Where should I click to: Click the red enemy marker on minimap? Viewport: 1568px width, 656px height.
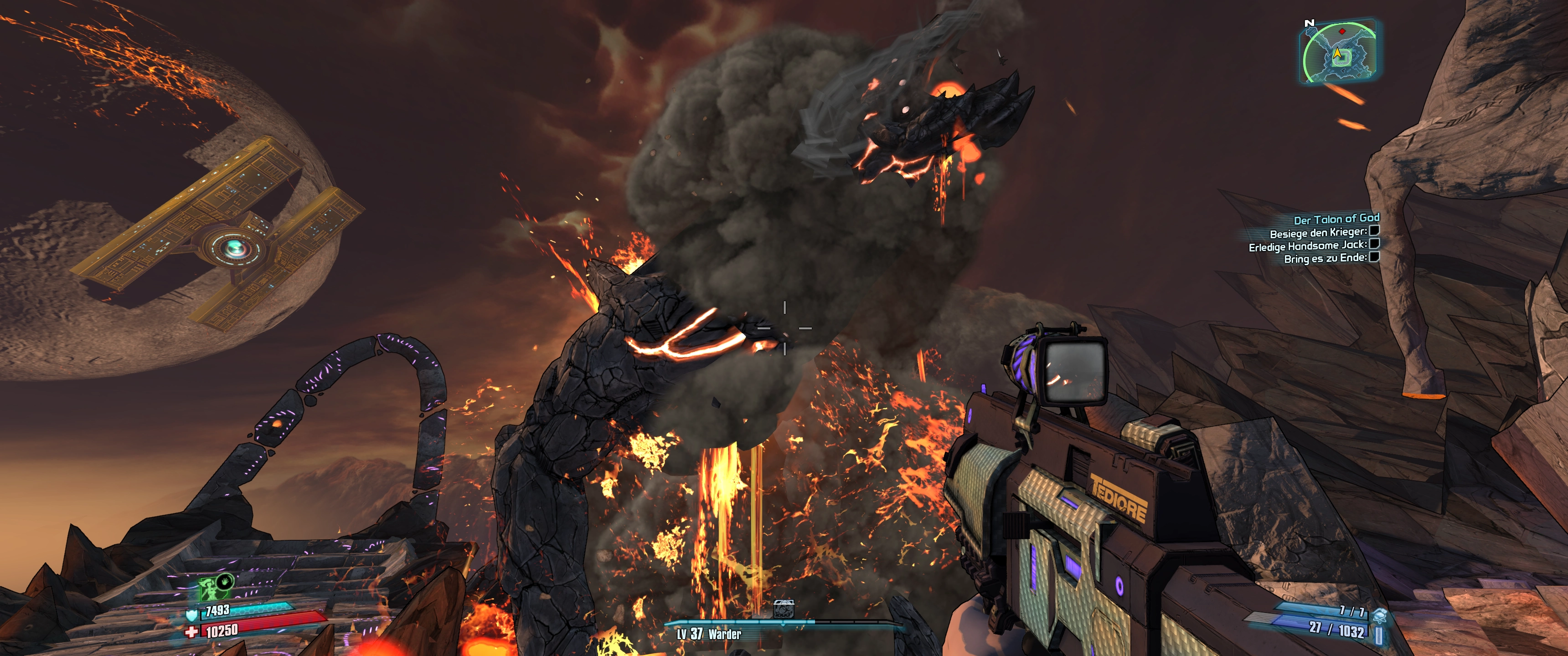click(x=1341, y=31)
